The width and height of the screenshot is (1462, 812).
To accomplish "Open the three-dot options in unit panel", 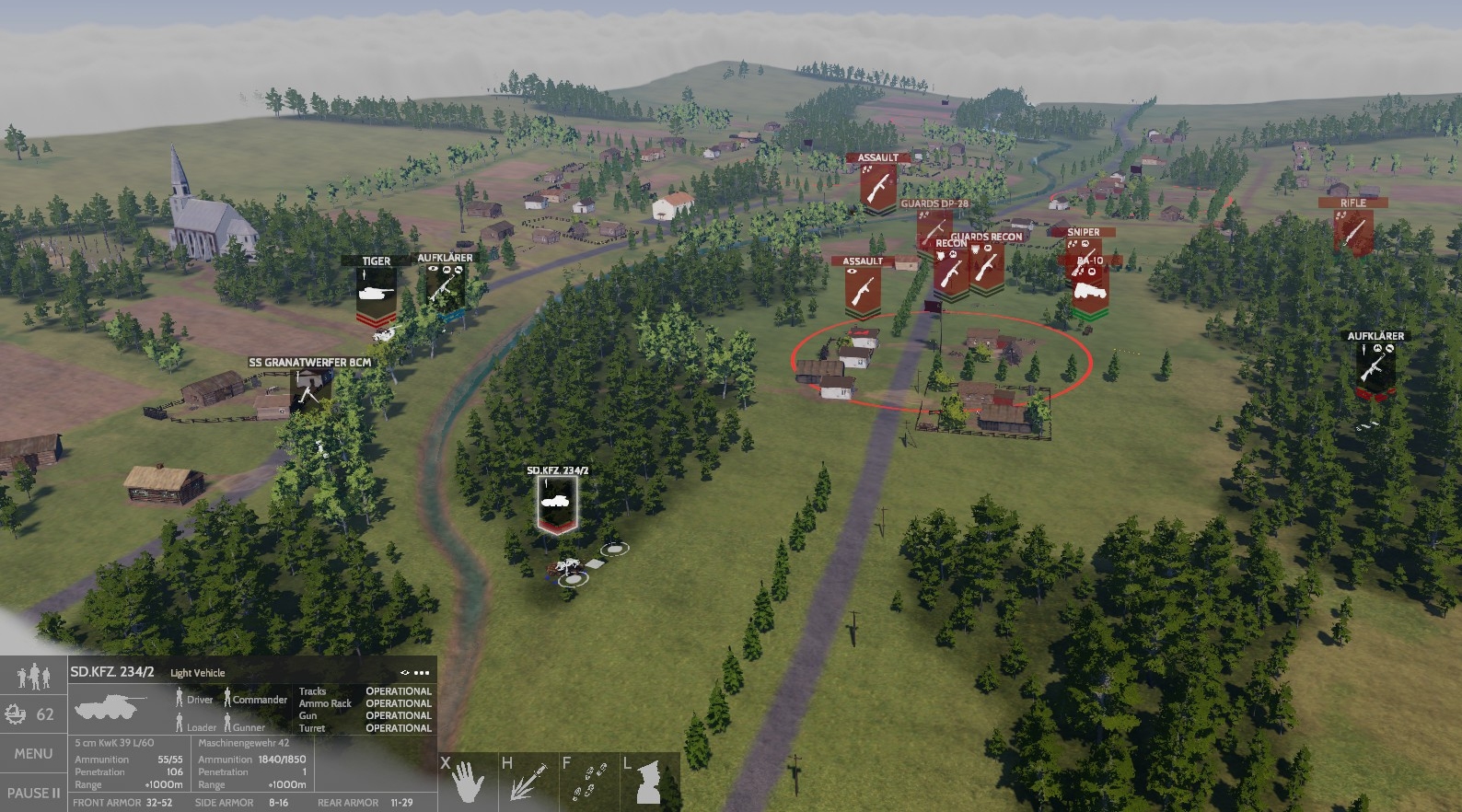I will coord(422,672).
